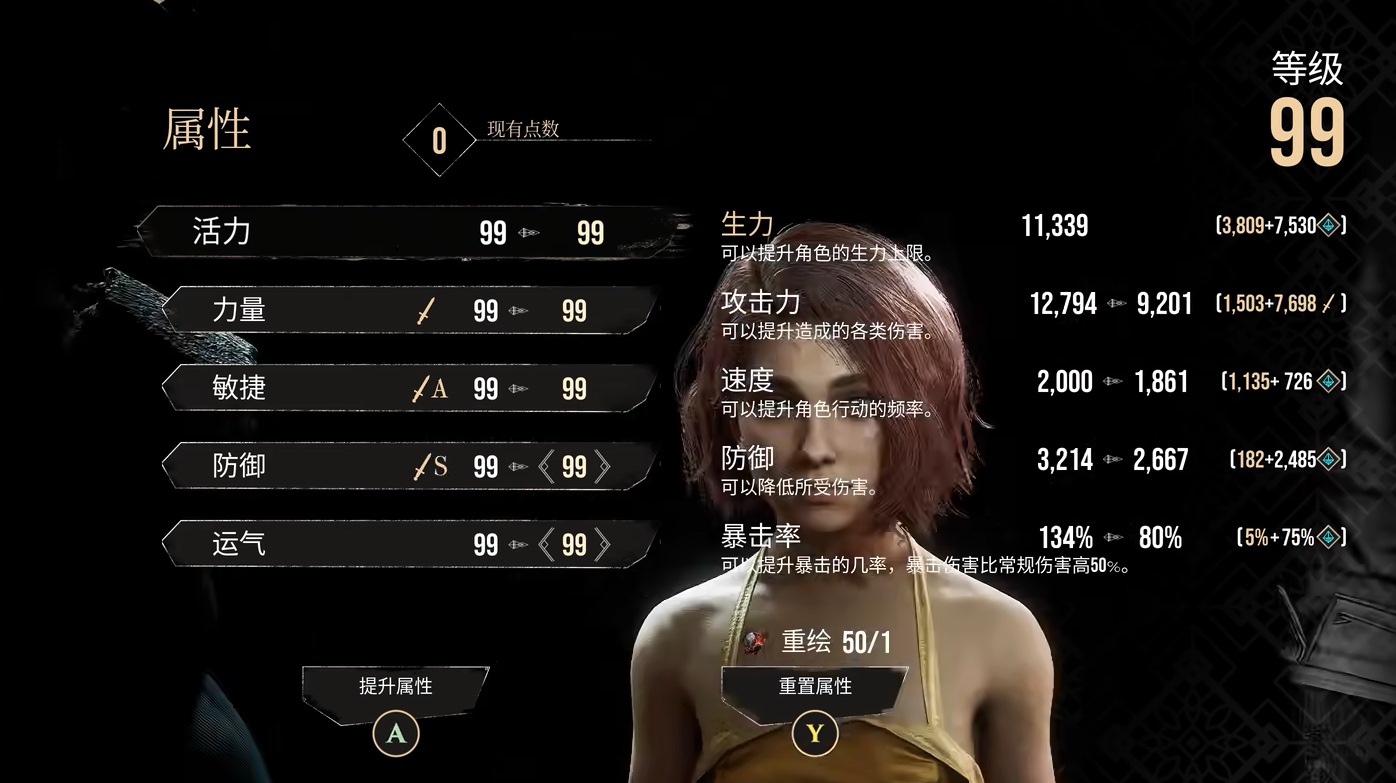Click the 提升属性 button
This screenshot has width=1396, height=783.
point(396,688)
